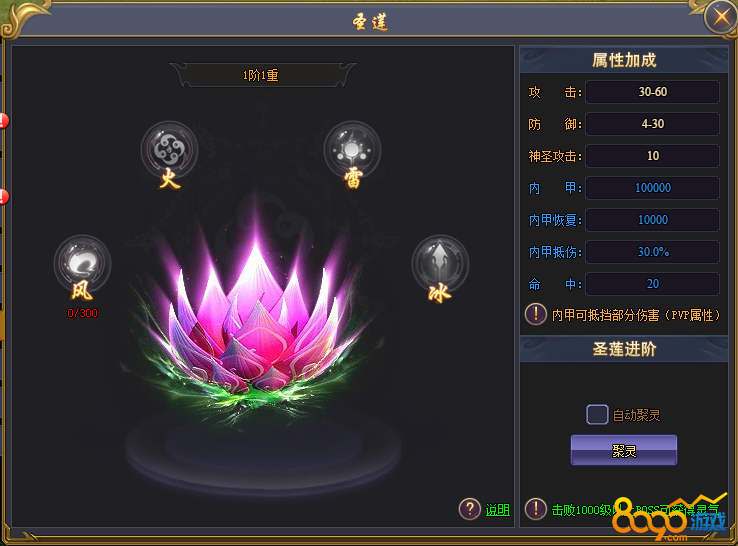Click the 内甲 info exclamation icon

pos(536,314)
